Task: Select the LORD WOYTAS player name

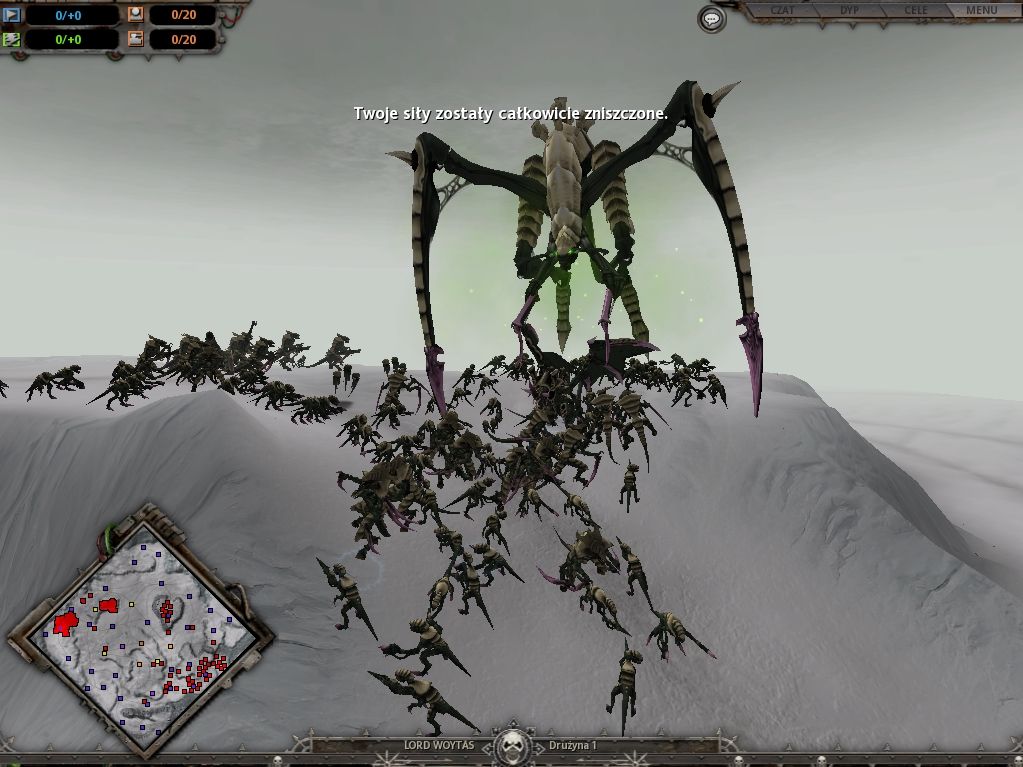Action: click(432, 746)
